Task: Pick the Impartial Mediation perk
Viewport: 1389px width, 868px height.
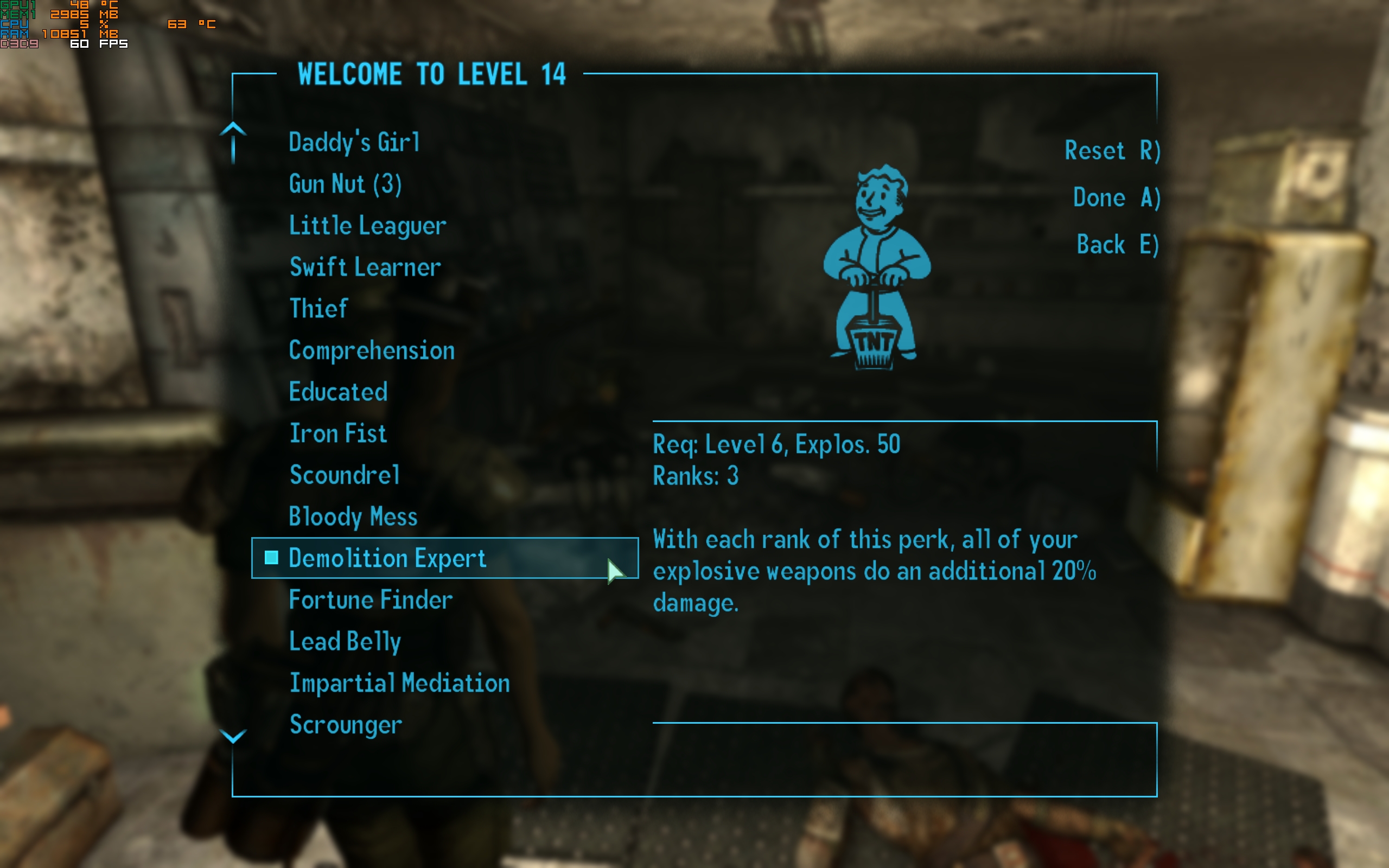Action: (399, 683)
